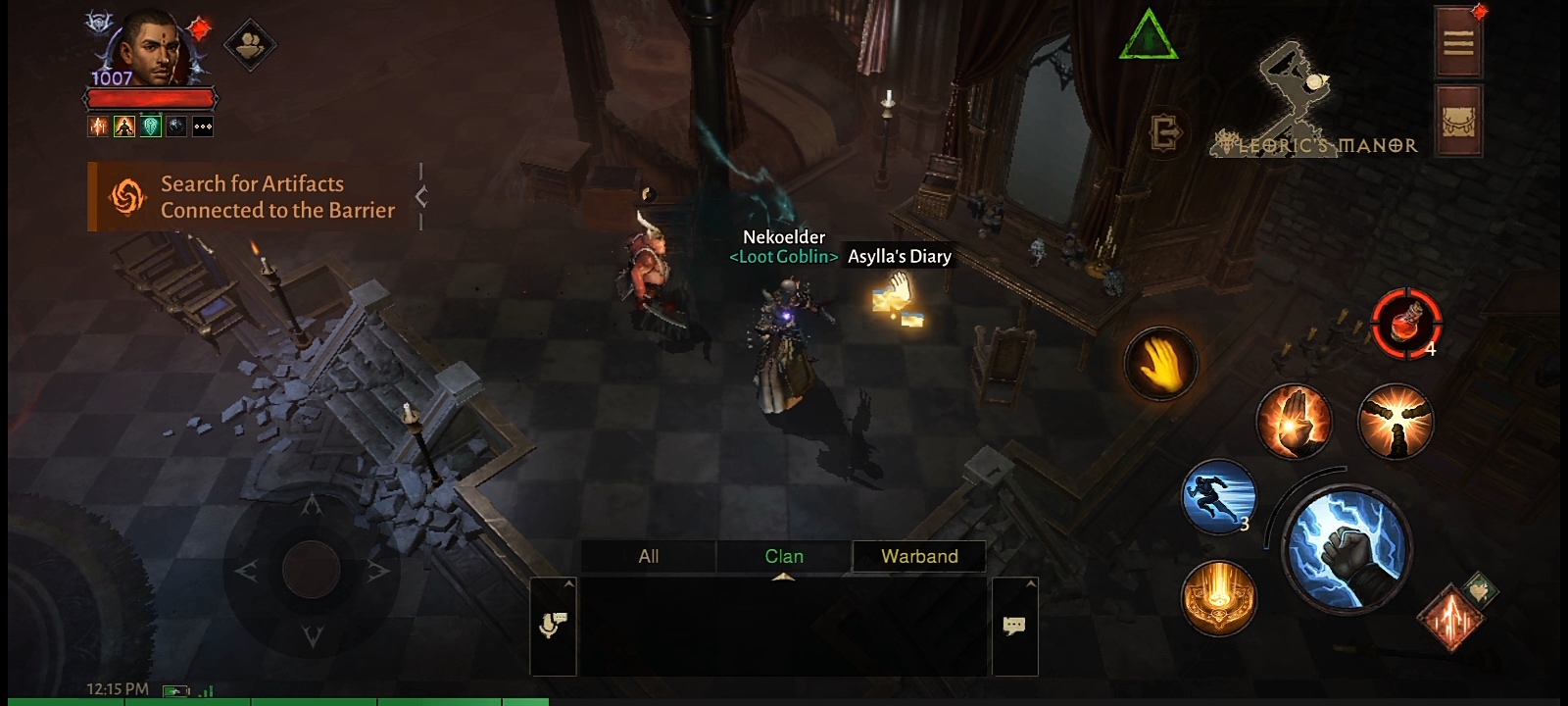This screenshot has width=1568, height=706.
Task: Open the chat message bubble button
Action: (1014, 626)
